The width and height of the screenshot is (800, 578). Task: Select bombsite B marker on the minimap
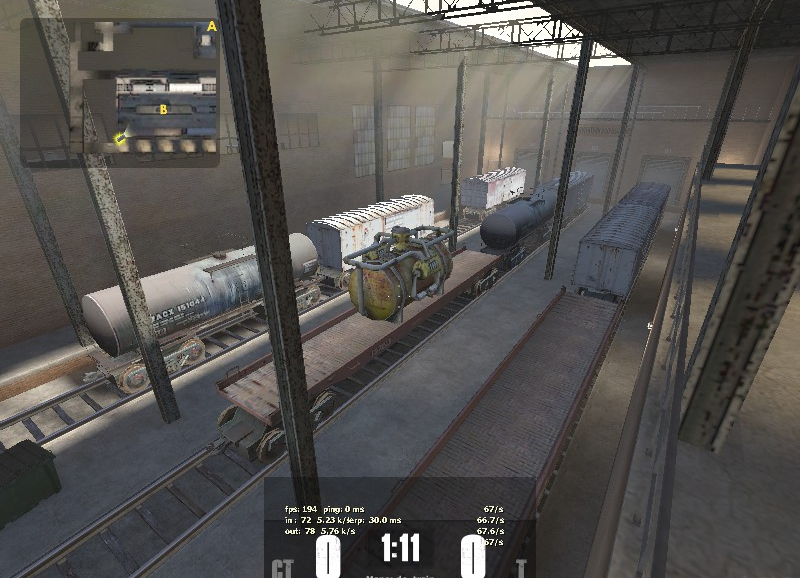(x=163, y=109)
